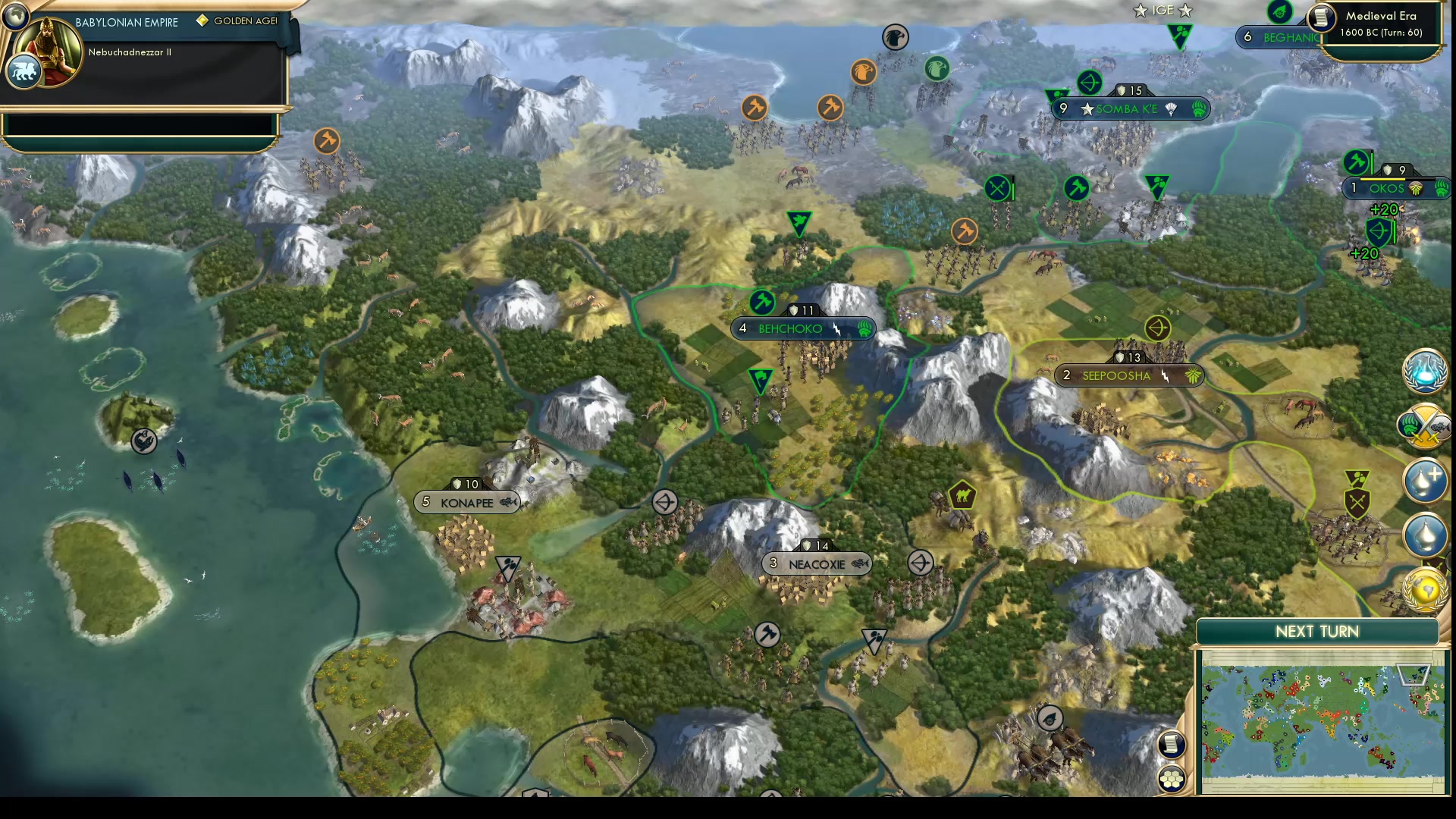Select the Behchoko city banner
1456x819 pixels.
(790, 328)
